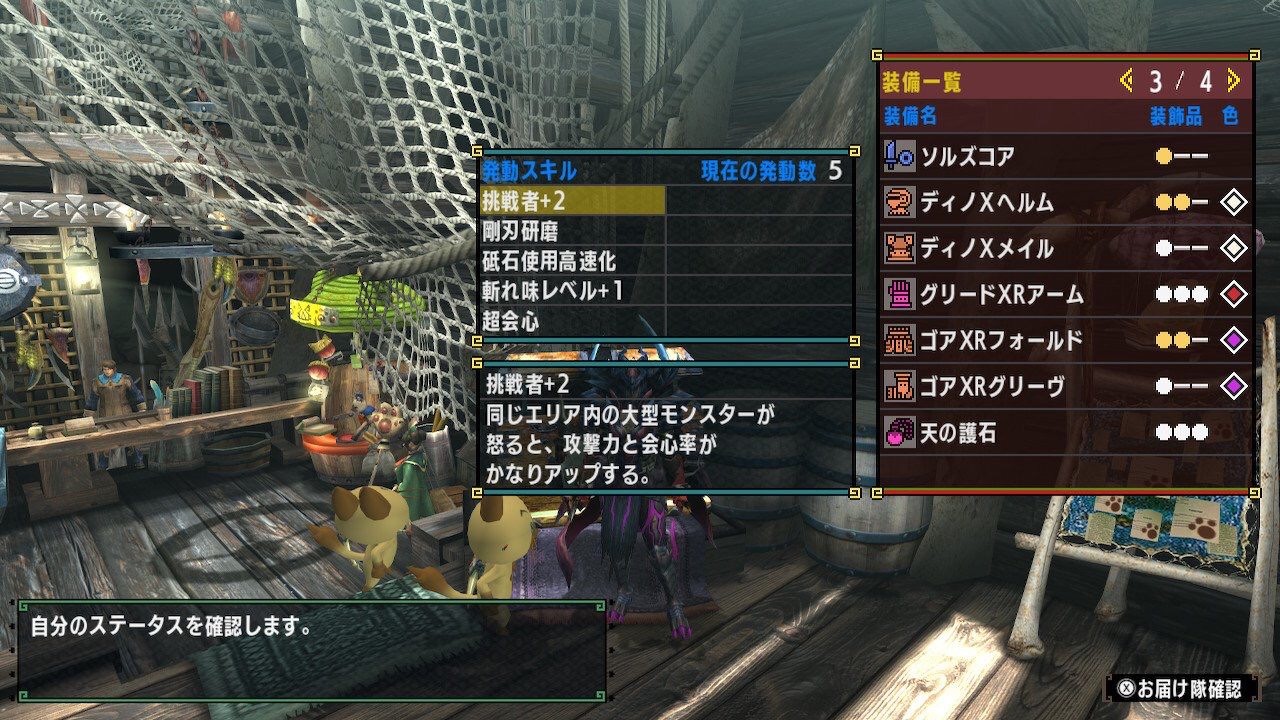The width and height of the screenshot is (1280, 720).
Task: Advance to the next equipment list page
Action: [x=1233, y=80]
